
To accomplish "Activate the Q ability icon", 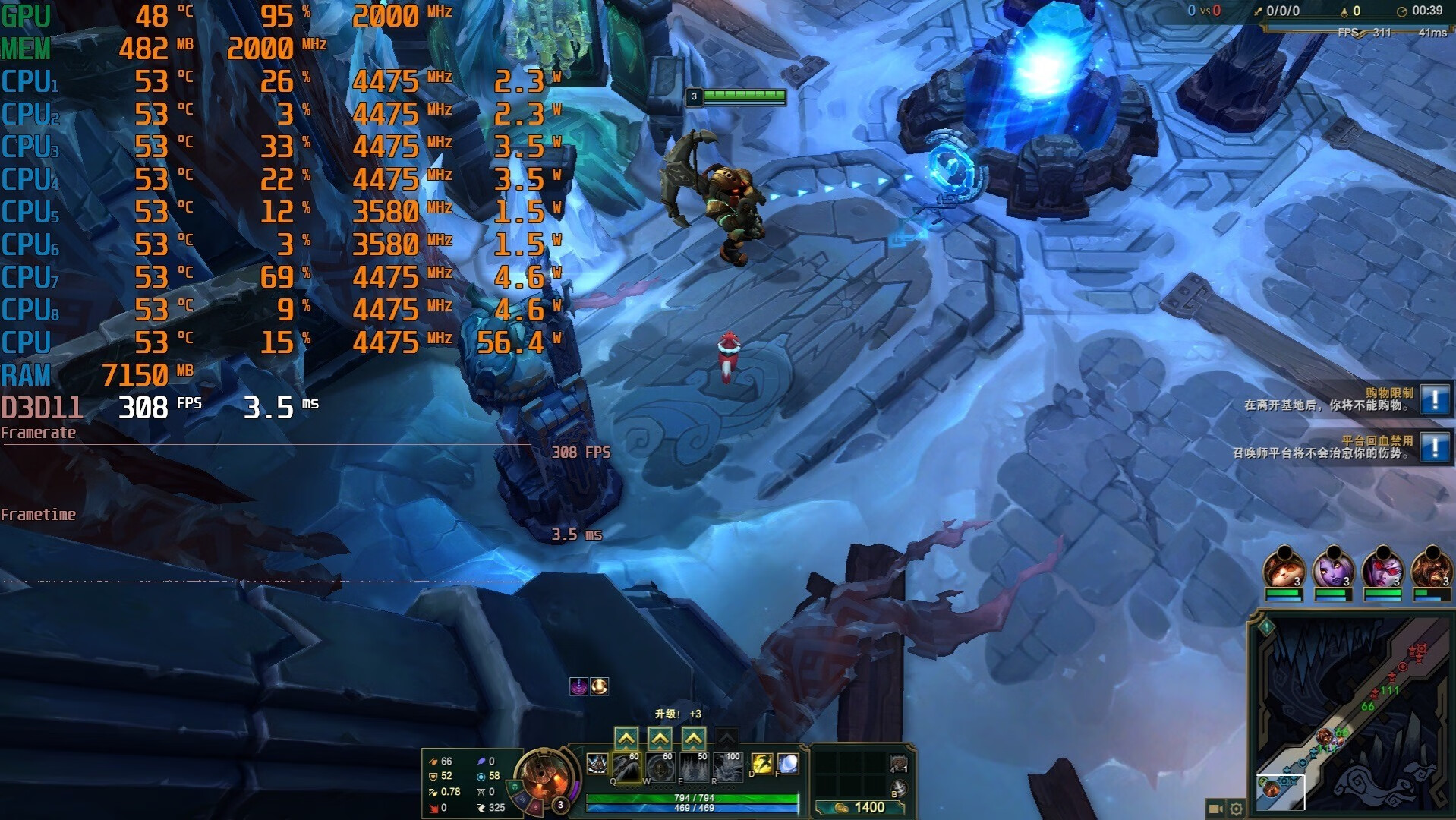I will [627, 767].
